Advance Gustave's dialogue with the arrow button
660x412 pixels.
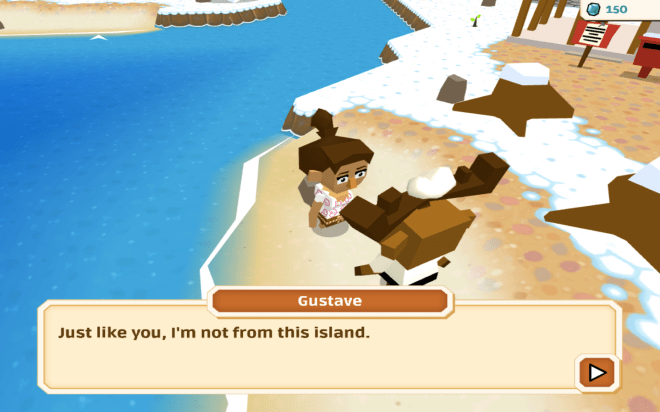(597, 372)
